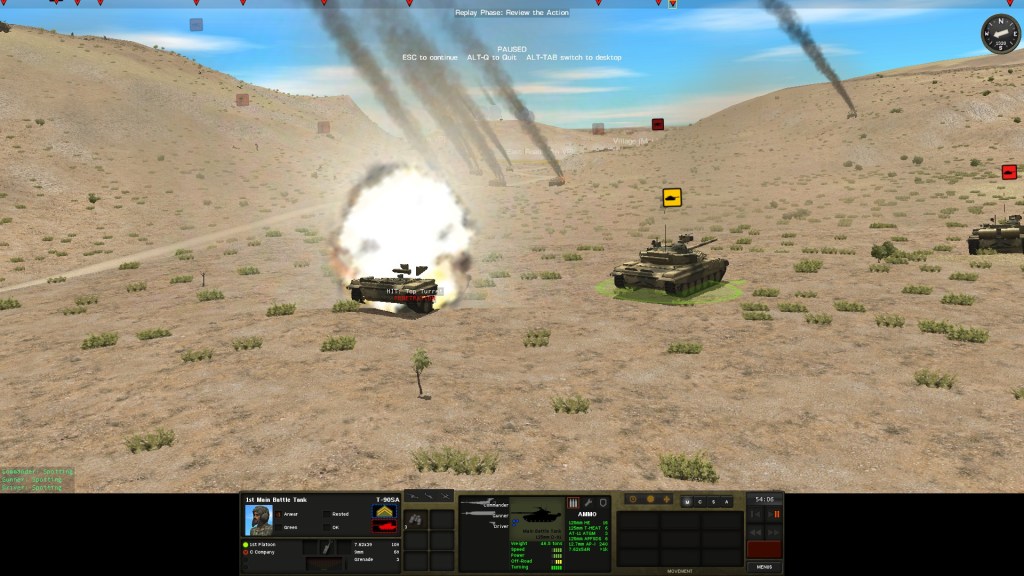Screen dimensions: 1024x576
Task: Click the compass in the top corner
Action: pyautogui.click(x=1000, y=35)
